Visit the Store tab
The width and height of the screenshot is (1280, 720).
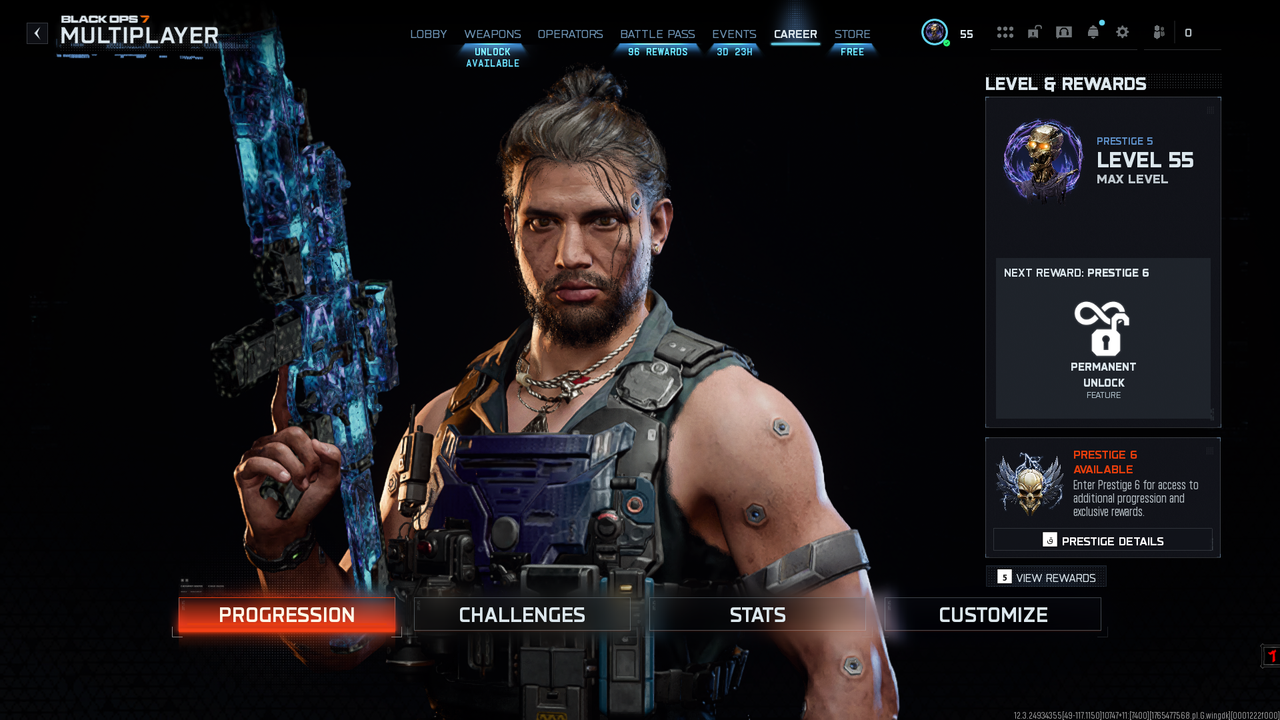click(852, 34)
